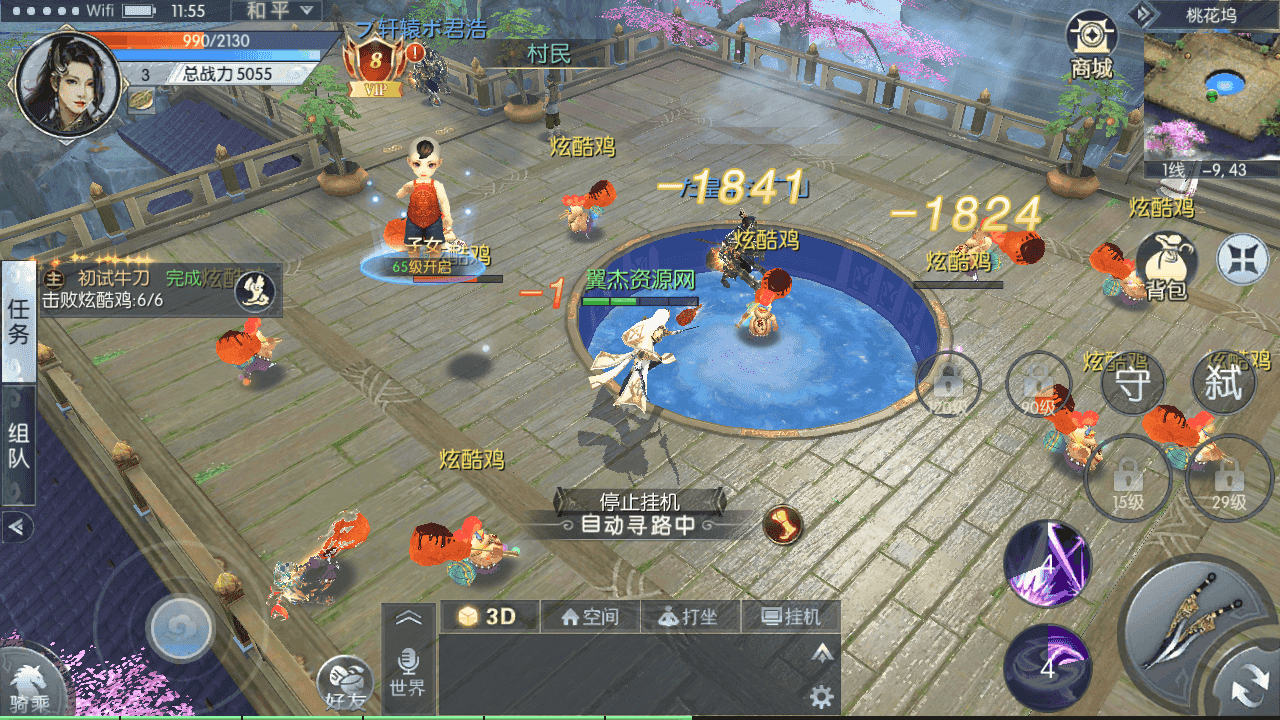Image resolution: width=1280 pixels, height=720 pixels.
Task: Click 停止挂机 to stop auto-battle
Action: 639,500
